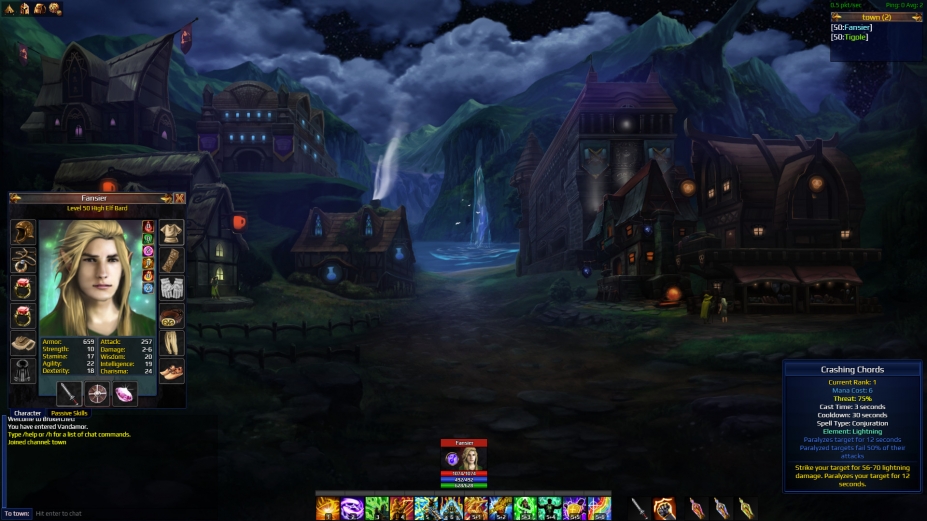This screenshot has width=927, height=521.
Task: Switch to the Passive Skills tab
Action: click(69, 413)
